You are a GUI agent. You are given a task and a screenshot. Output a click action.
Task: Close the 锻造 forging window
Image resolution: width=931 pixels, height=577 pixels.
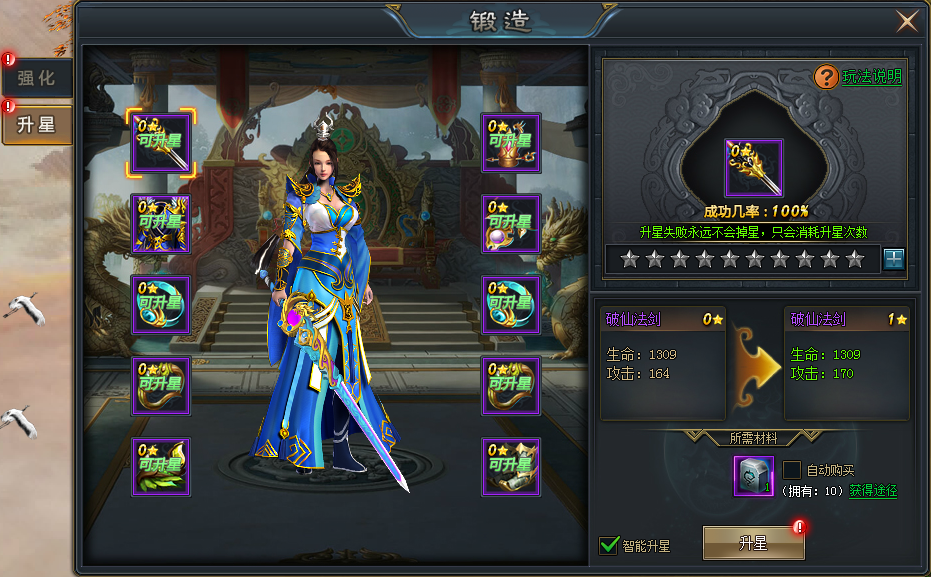(x=907, y=21)
